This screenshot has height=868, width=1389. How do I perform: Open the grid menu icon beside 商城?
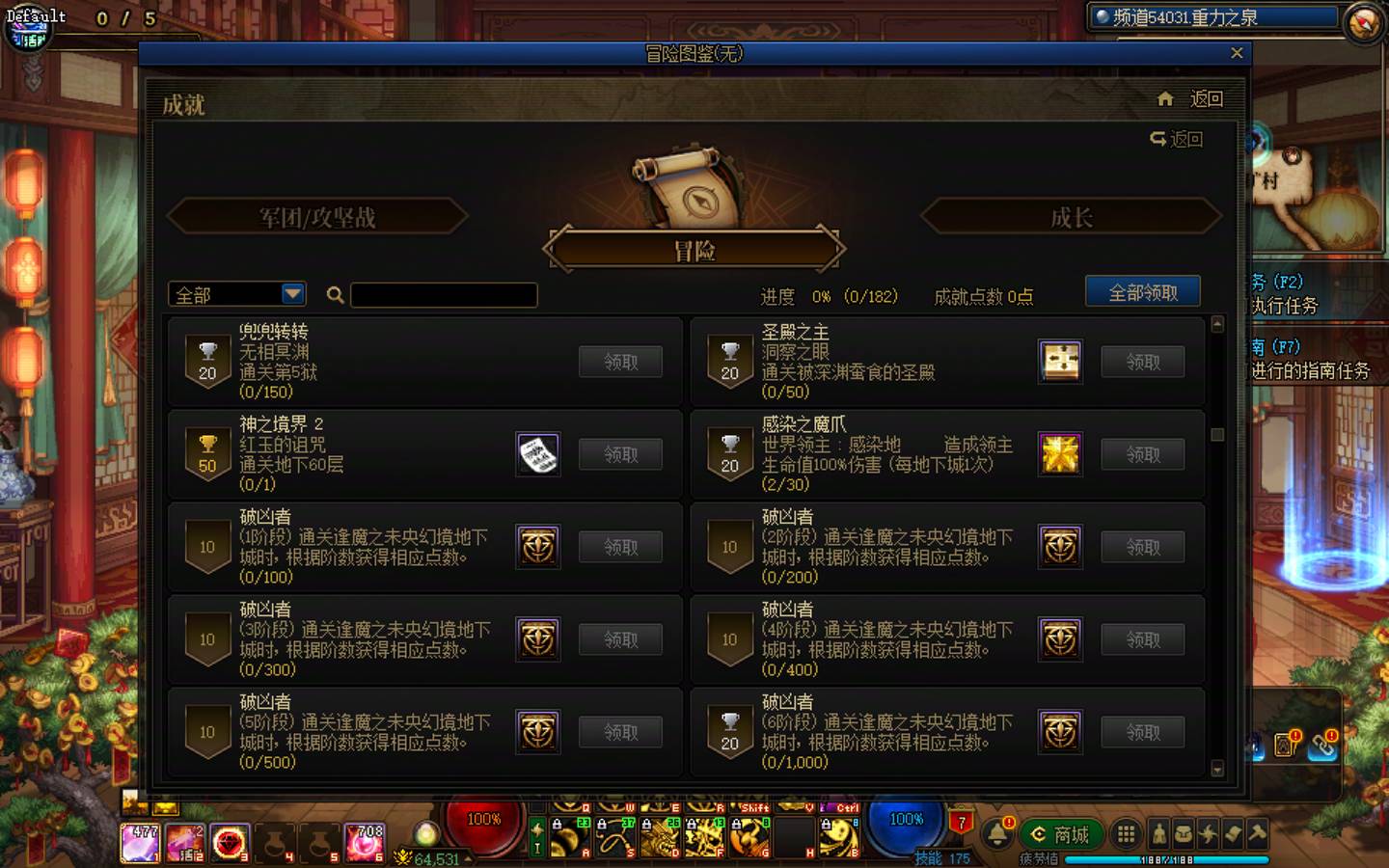(1126, 833)
